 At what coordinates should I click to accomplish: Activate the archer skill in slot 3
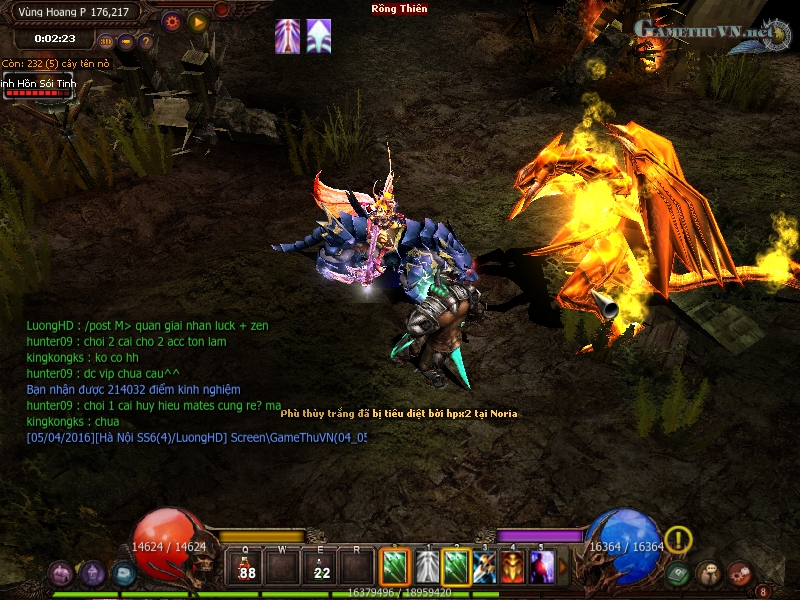pyautogui.click(x=485, y=568)
